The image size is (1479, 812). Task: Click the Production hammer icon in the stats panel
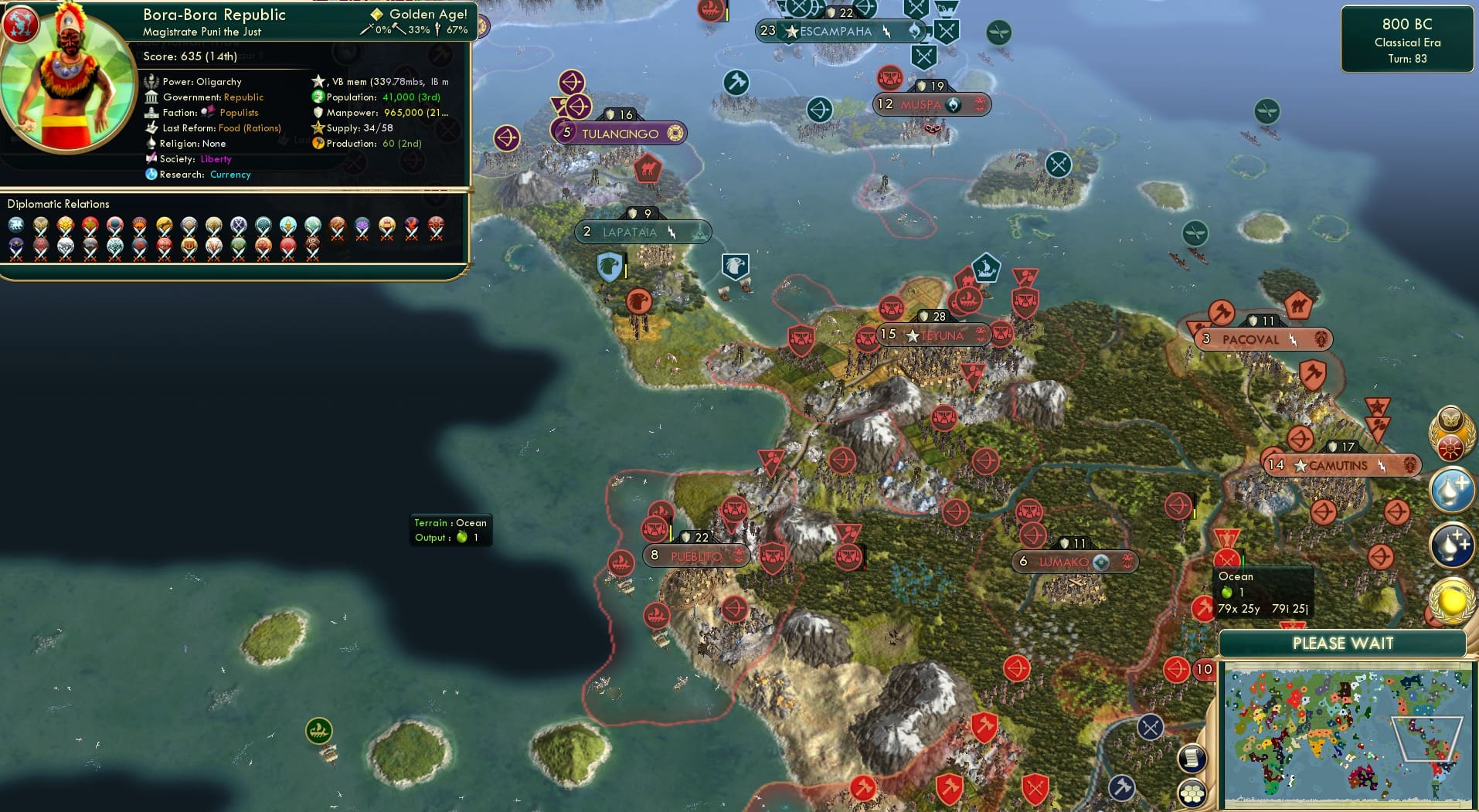click(317, 143)
